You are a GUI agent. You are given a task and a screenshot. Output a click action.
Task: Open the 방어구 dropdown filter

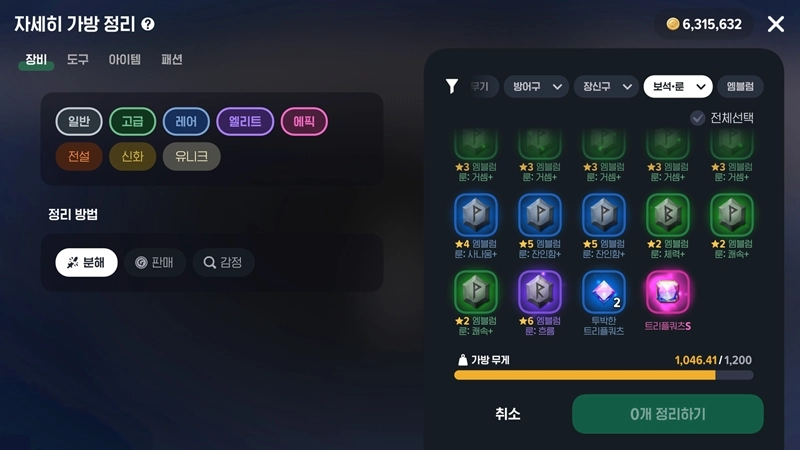[535, 87]
